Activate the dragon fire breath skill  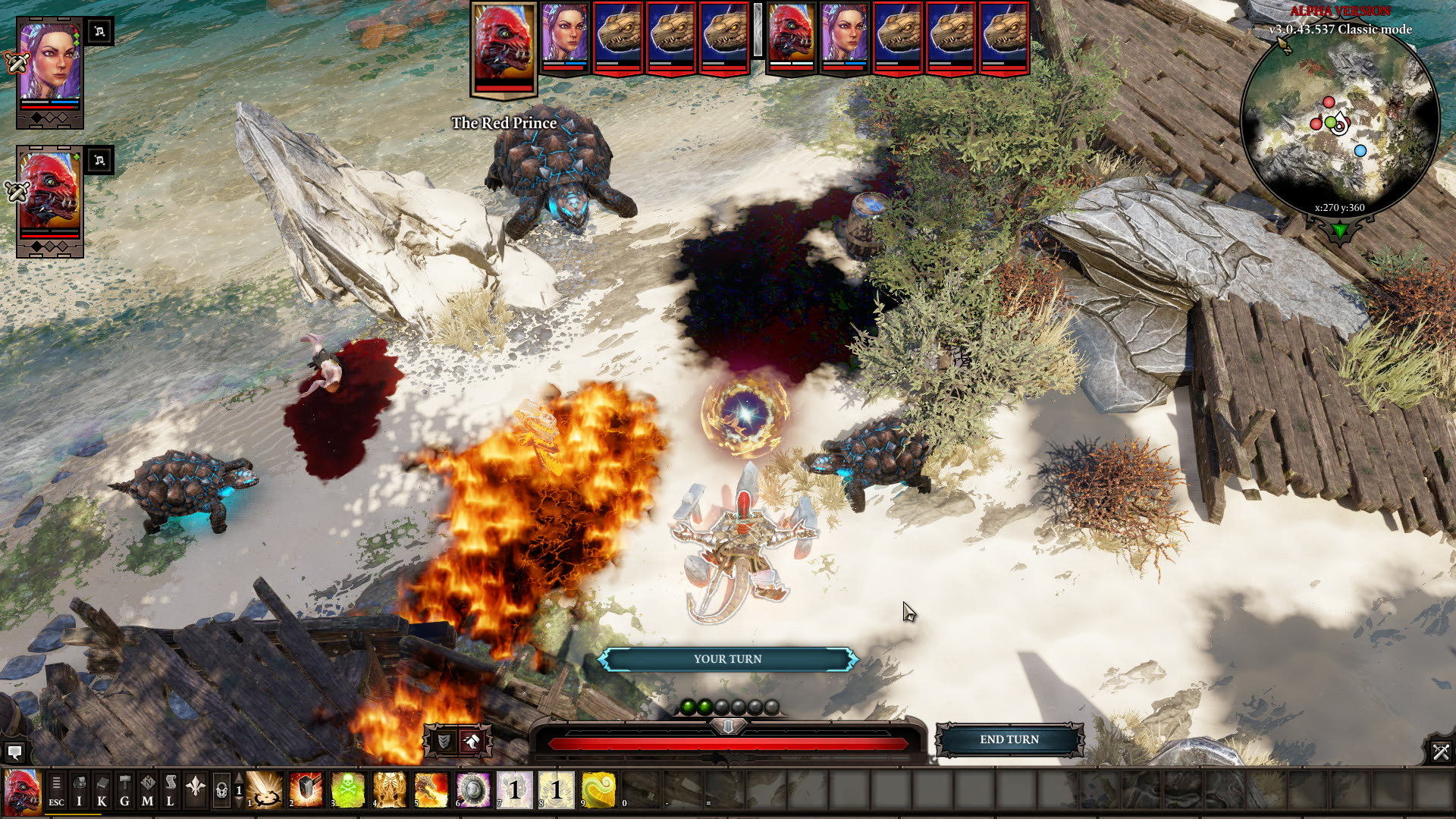(432, 789)
